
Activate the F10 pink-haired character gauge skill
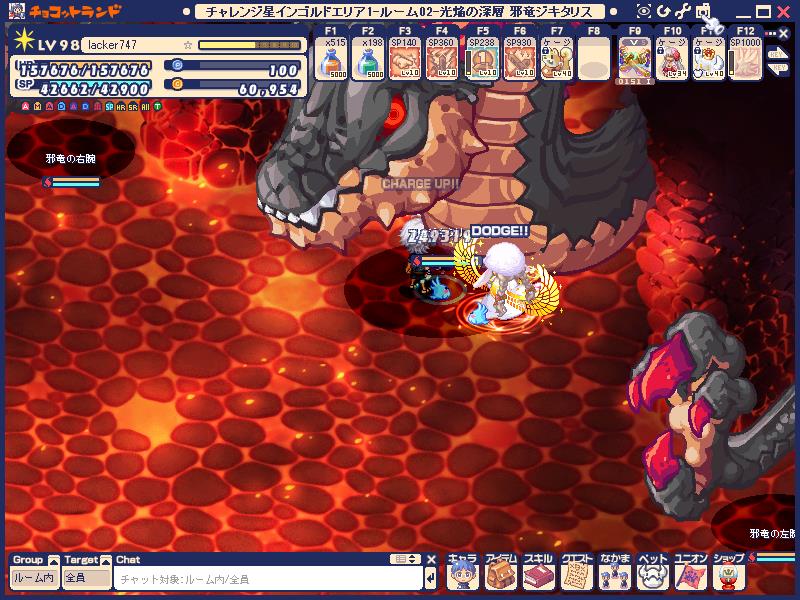(x=672, y=61)
